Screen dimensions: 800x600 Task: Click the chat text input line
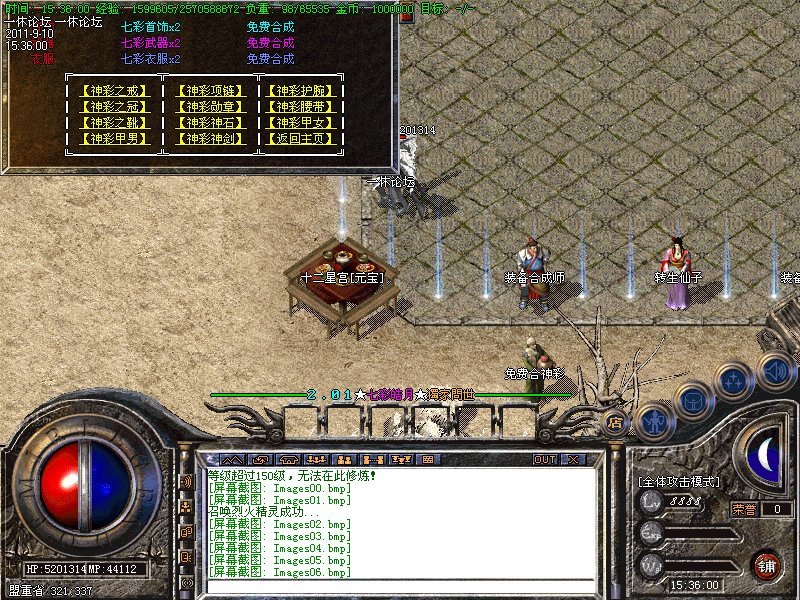400,585
